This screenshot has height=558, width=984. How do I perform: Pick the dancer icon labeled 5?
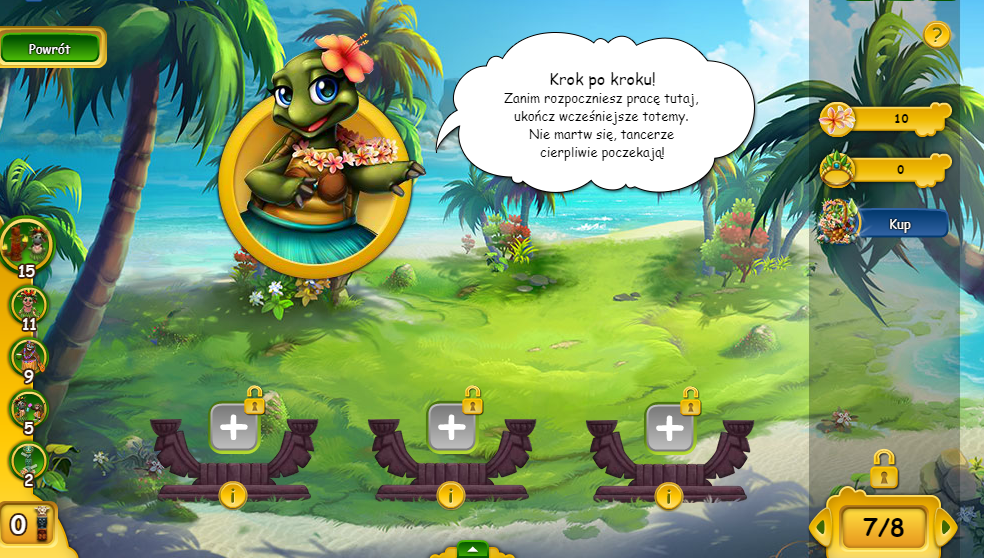[27, 408]
